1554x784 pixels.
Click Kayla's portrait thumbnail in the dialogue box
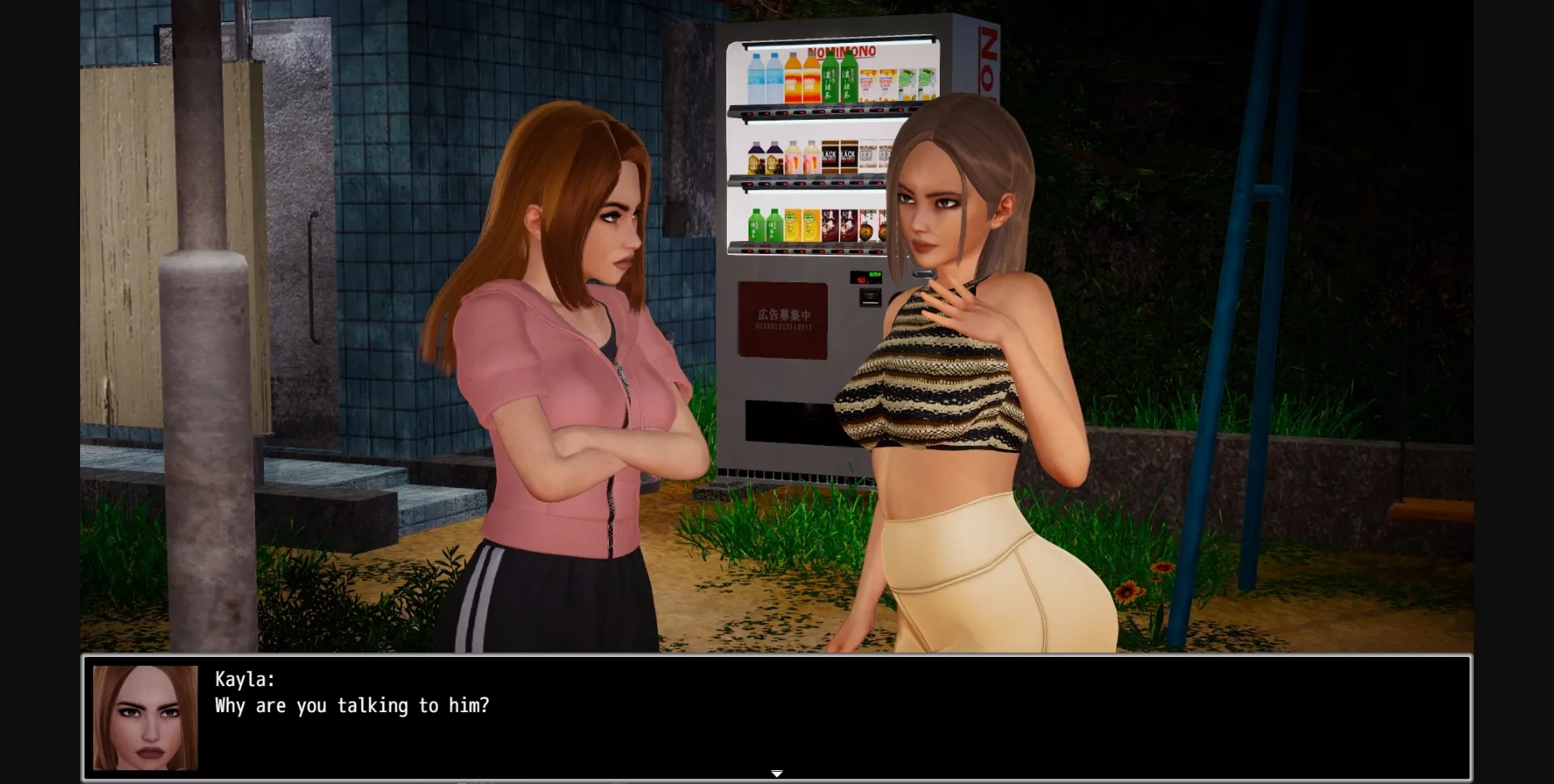click(x=144, y=718)
